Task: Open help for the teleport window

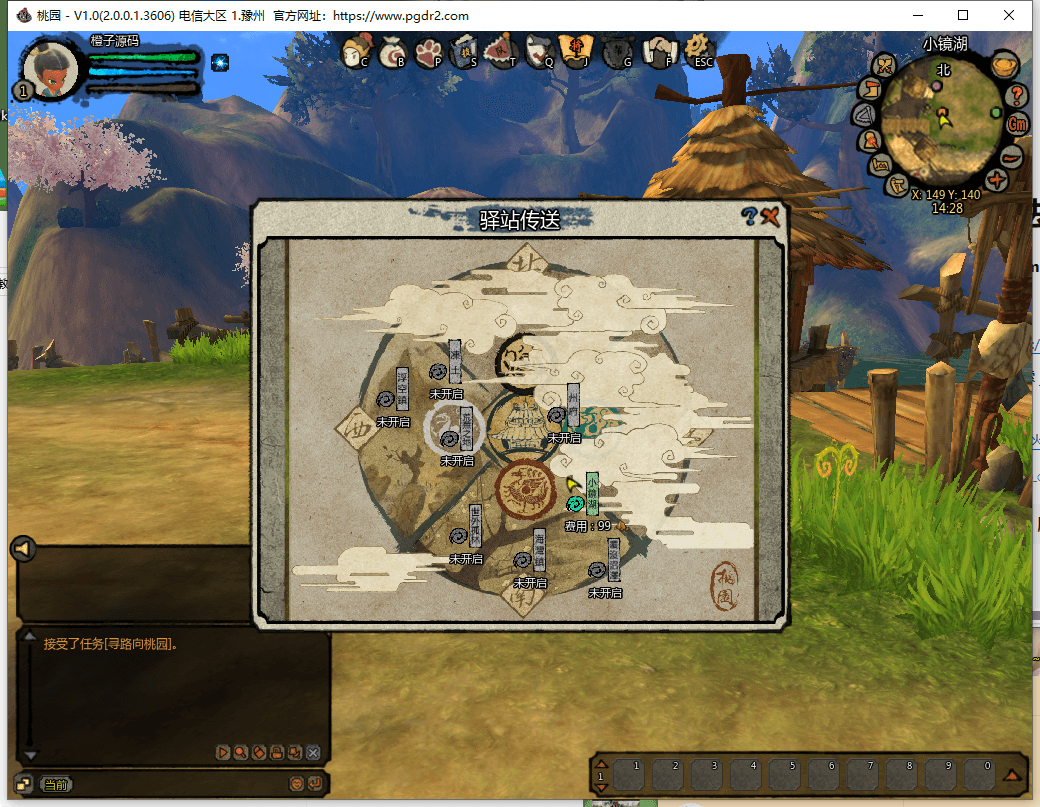Action: pyautogui.click(x=749, y=215)
